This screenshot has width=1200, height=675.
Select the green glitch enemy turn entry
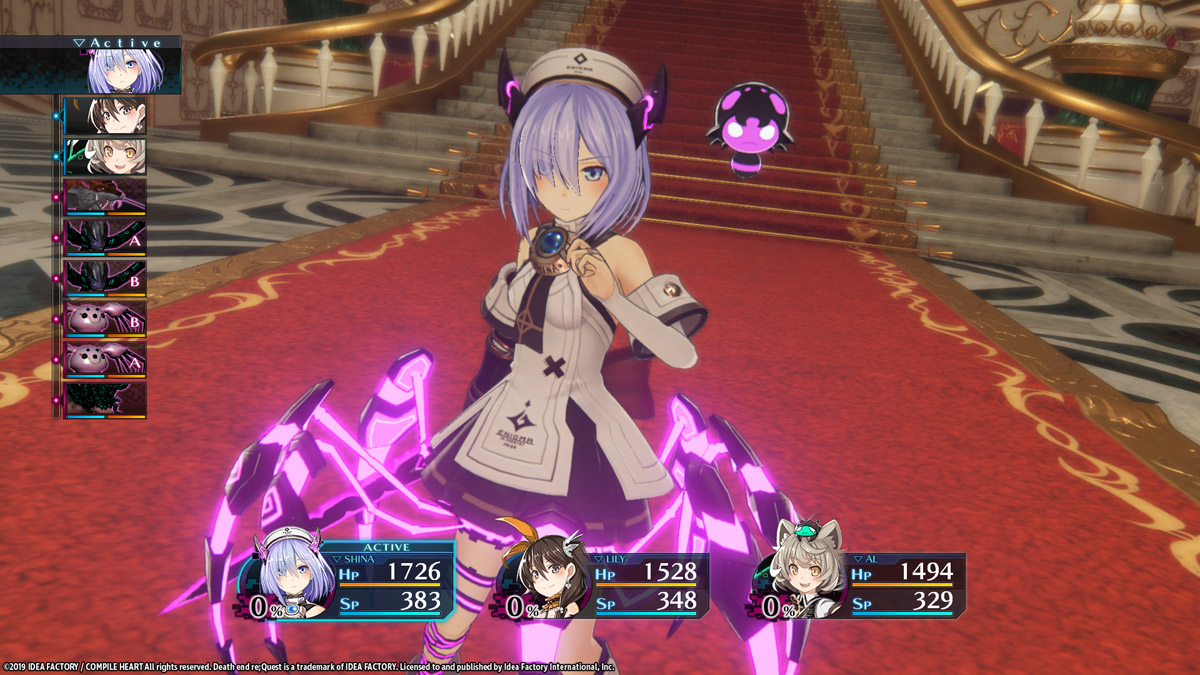(x=105, y=400)
